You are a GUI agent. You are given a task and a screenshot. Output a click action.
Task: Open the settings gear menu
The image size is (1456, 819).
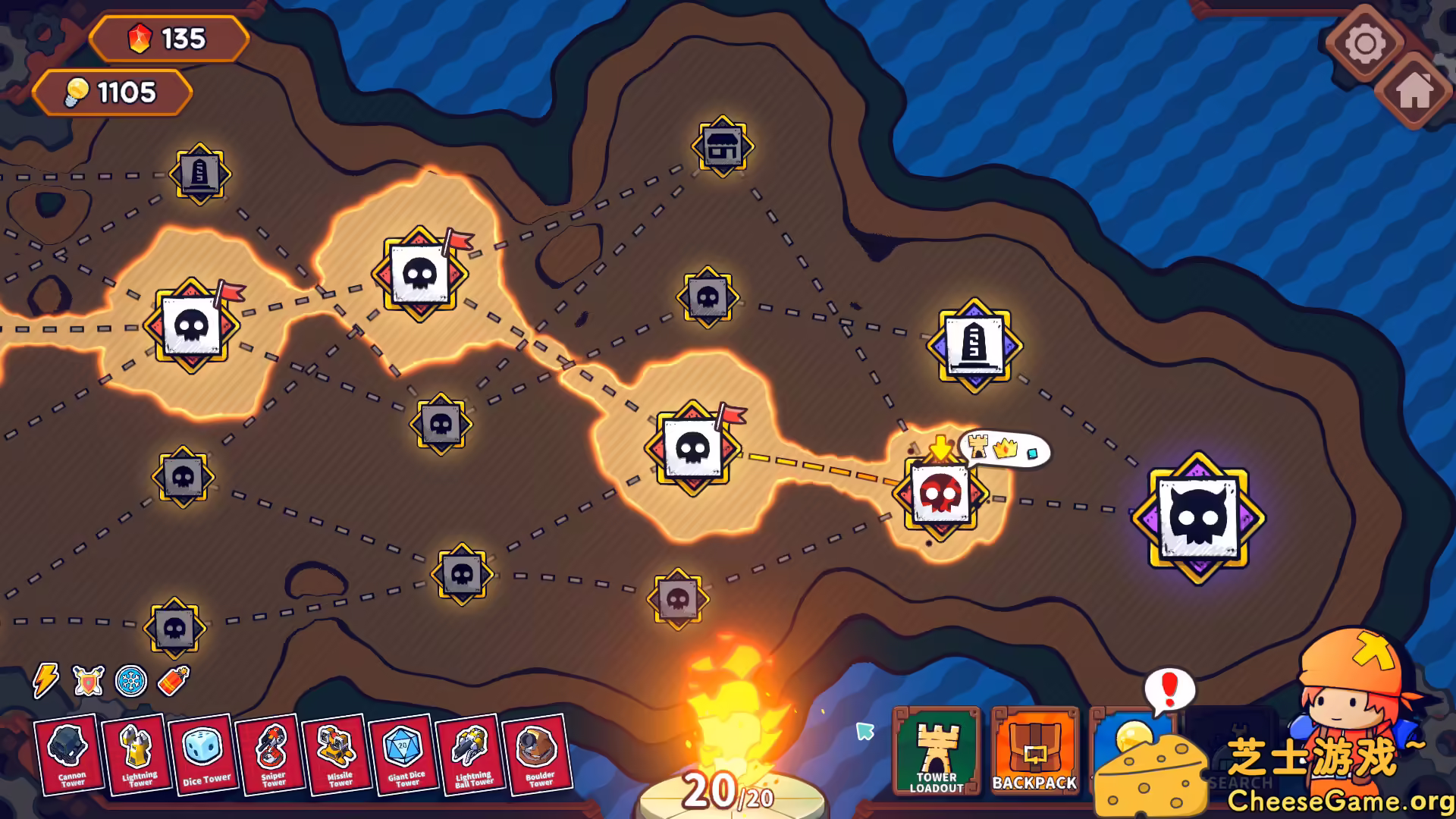click(1366, 43)
